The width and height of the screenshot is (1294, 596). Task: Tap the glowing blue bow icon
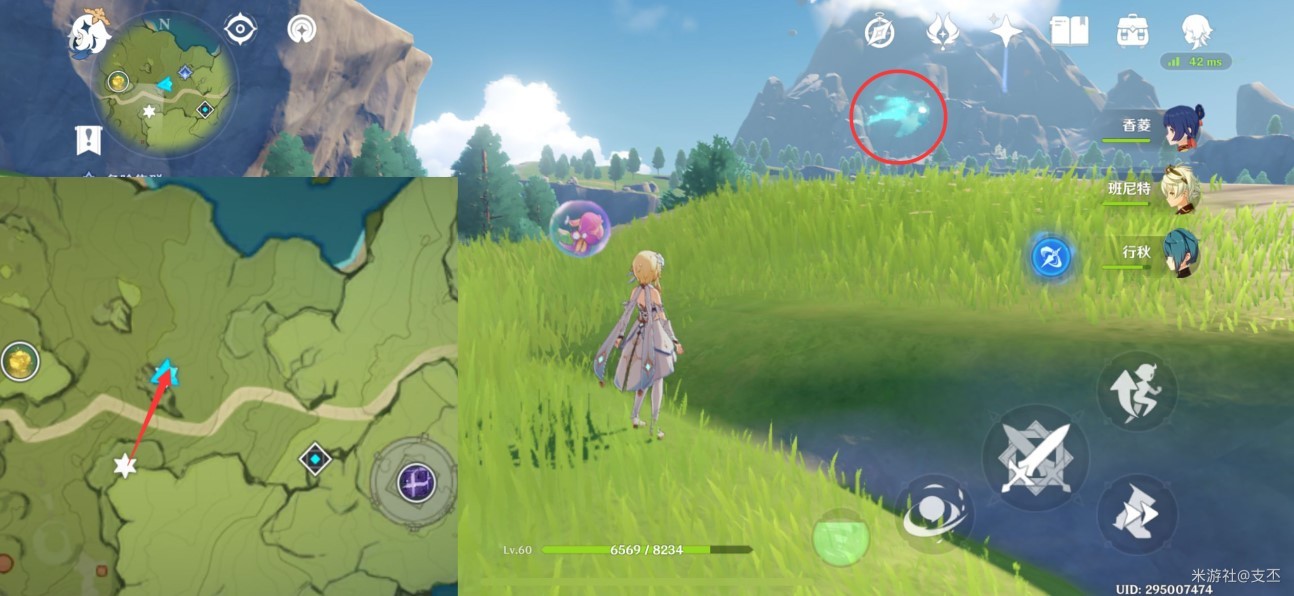1051,257
